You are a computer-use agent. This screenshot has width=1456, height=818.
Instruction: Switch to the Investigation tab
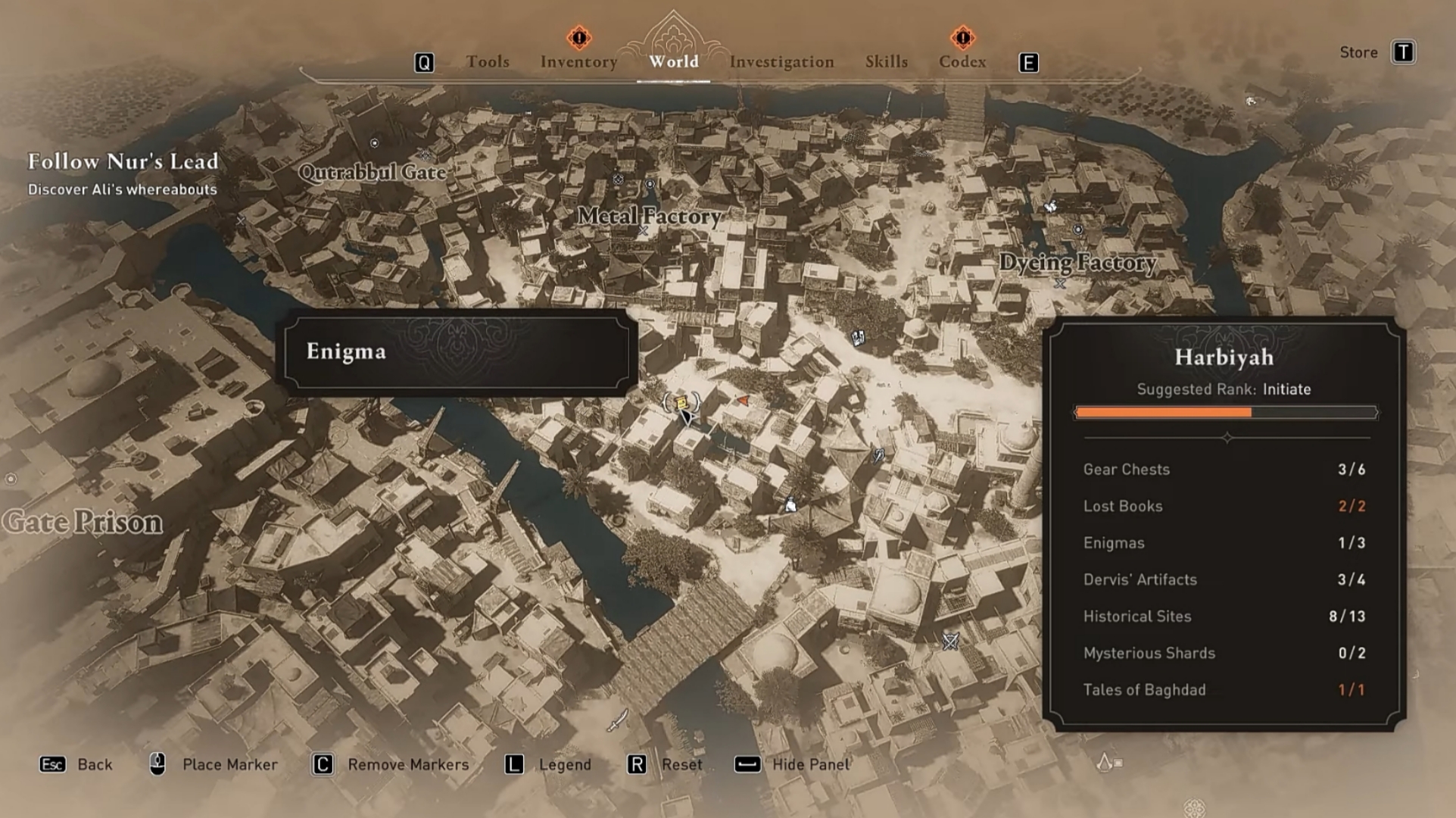click(782, 61)
